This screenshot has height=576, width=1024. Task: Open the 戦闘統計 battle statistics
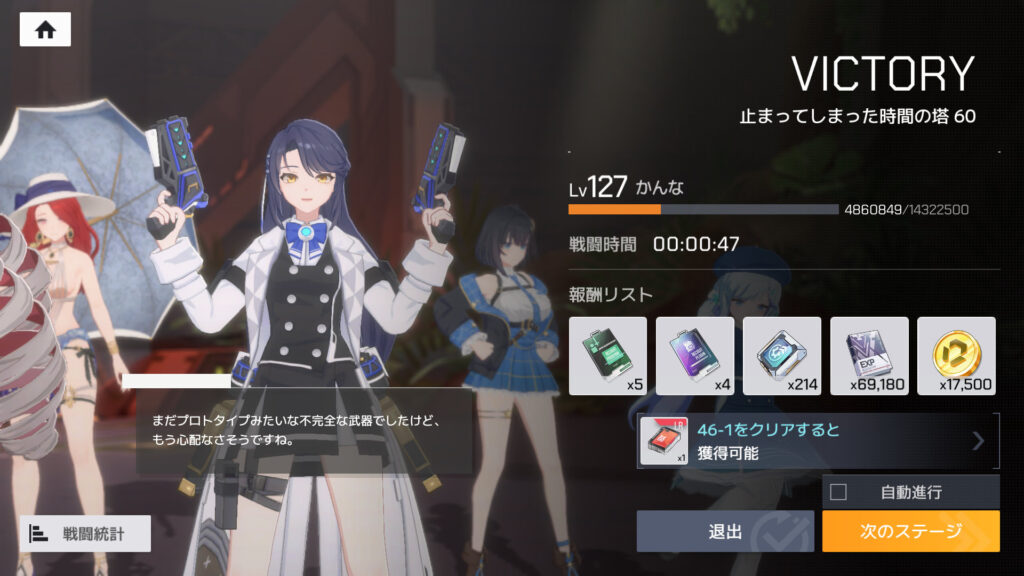point(85,534)
